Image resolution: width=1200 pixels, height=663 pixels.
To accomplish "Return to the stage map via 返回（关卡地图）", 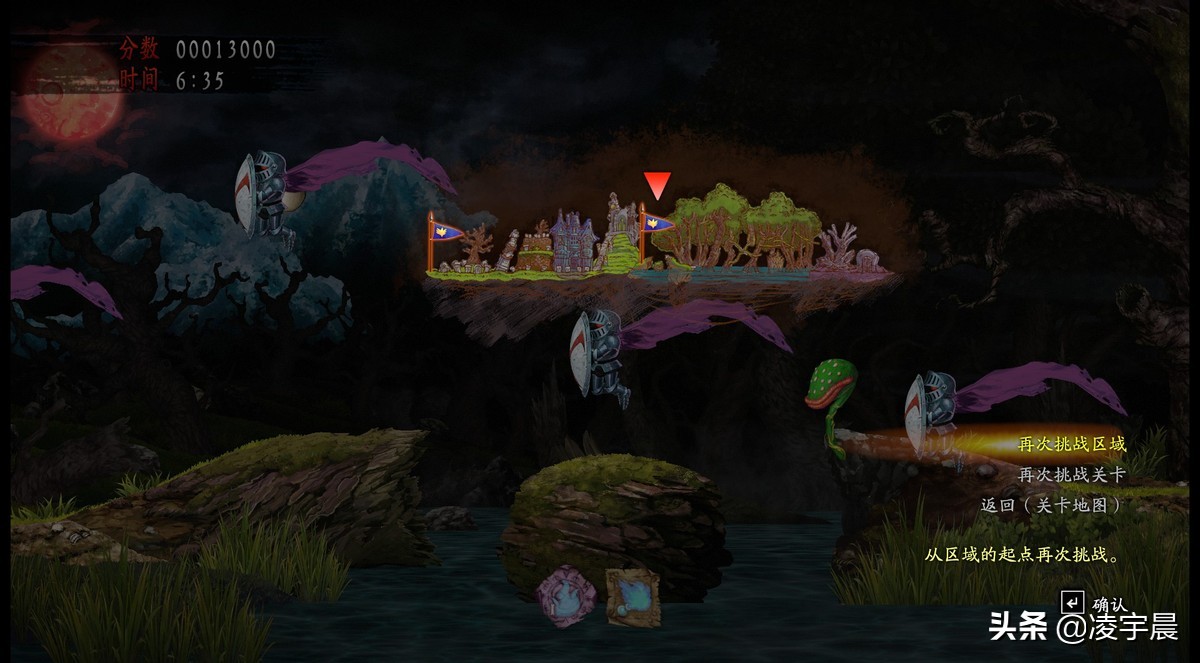I will pyautogui.click(x=1051, y=506).
